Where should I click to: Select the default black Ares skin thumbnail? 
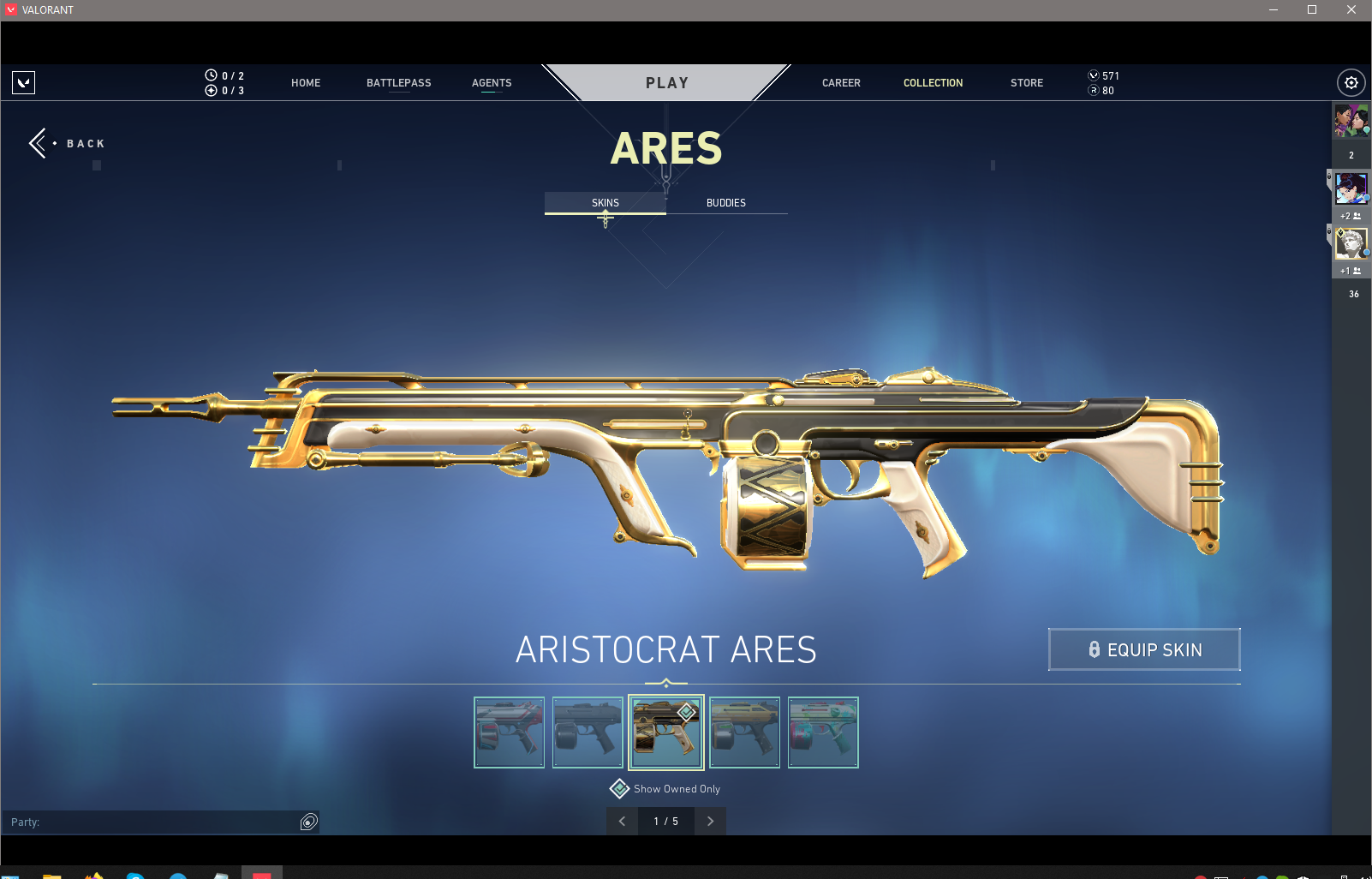point(588,732)
